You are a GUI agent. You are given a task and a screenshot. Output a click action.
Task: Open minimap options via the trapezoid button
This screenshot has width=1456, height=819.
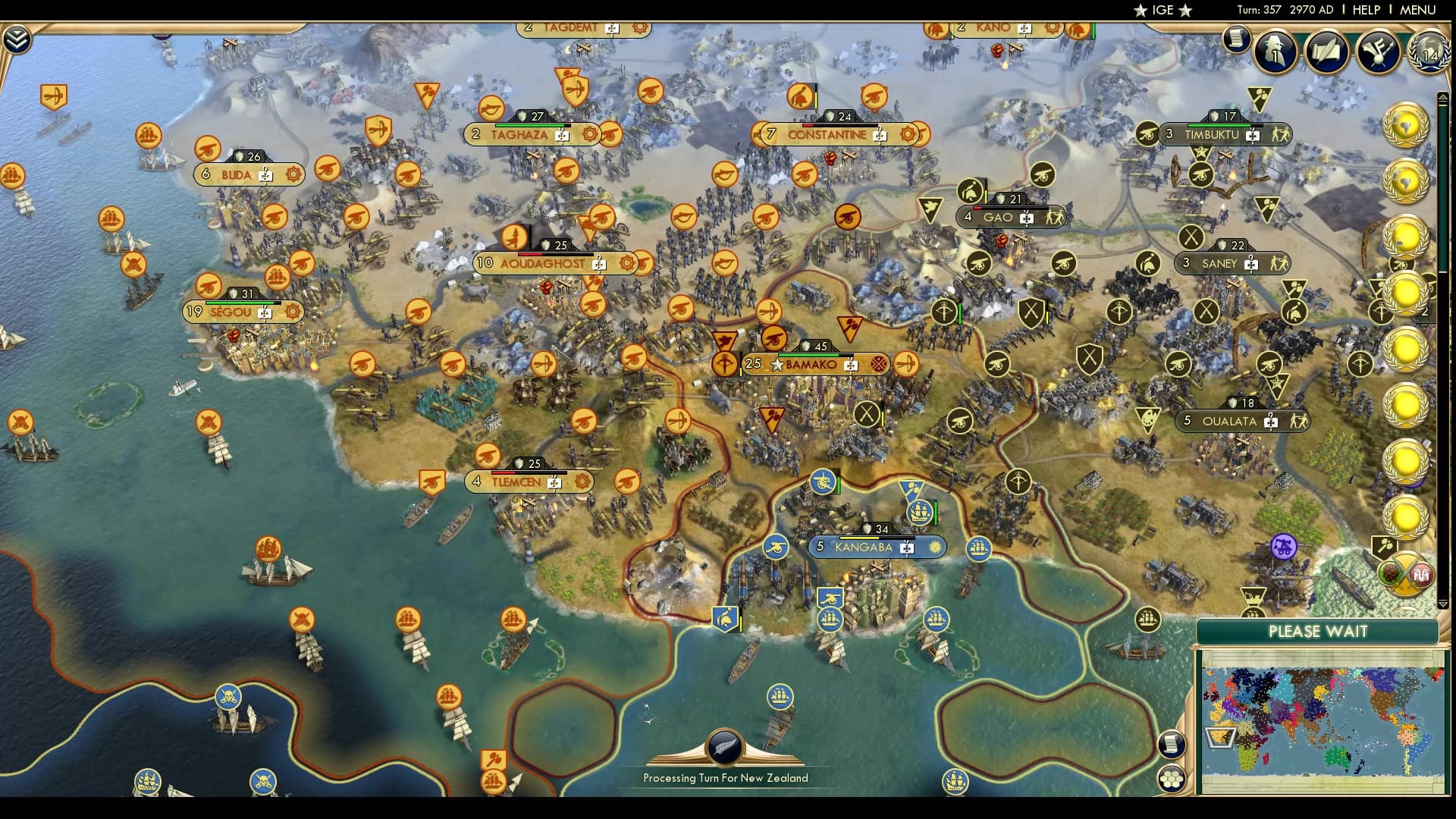click(1220, 738)
